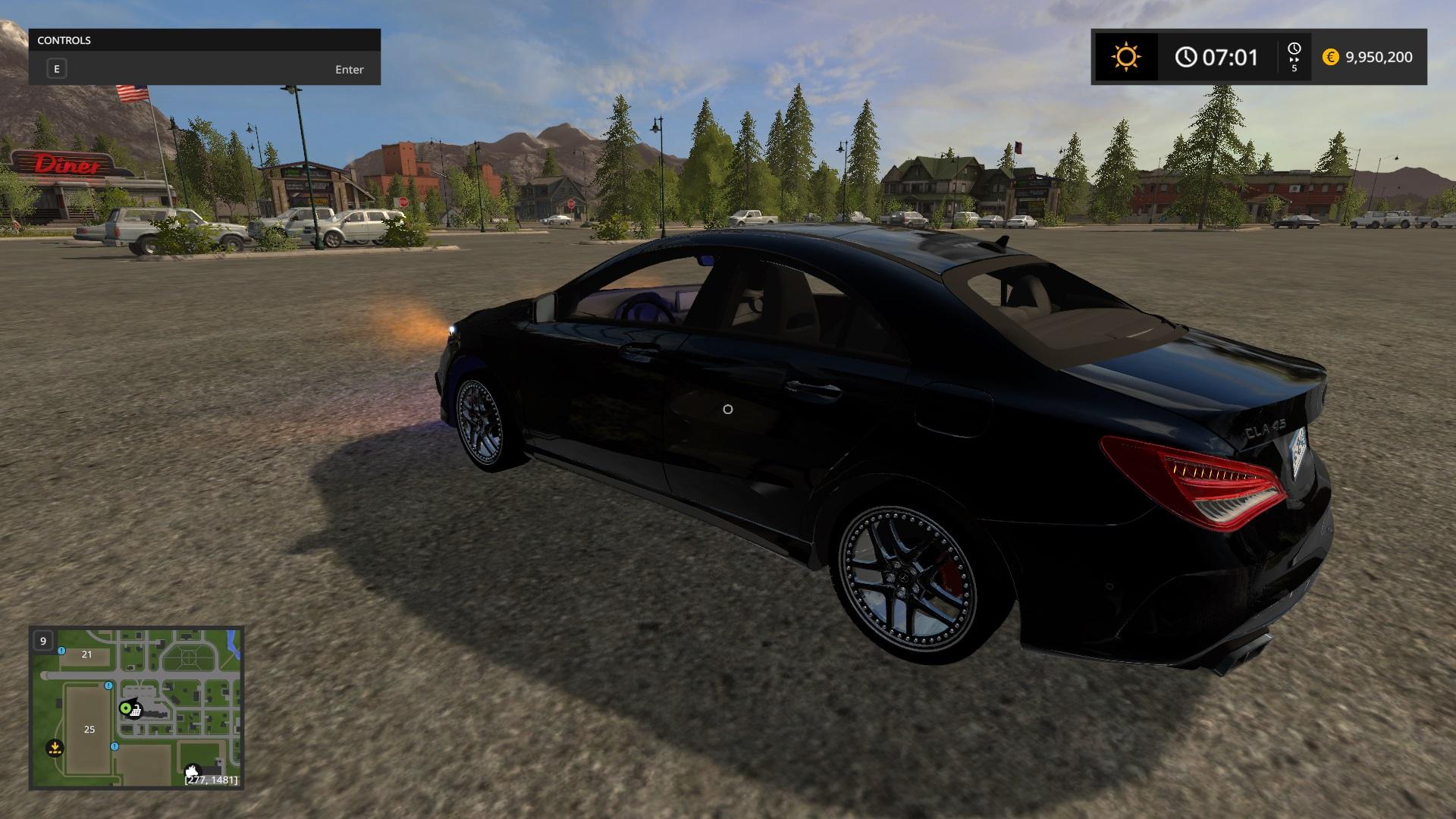Select the yellow unloading point marker
This screenshot has height=819, width=1456.
point(55,748)
